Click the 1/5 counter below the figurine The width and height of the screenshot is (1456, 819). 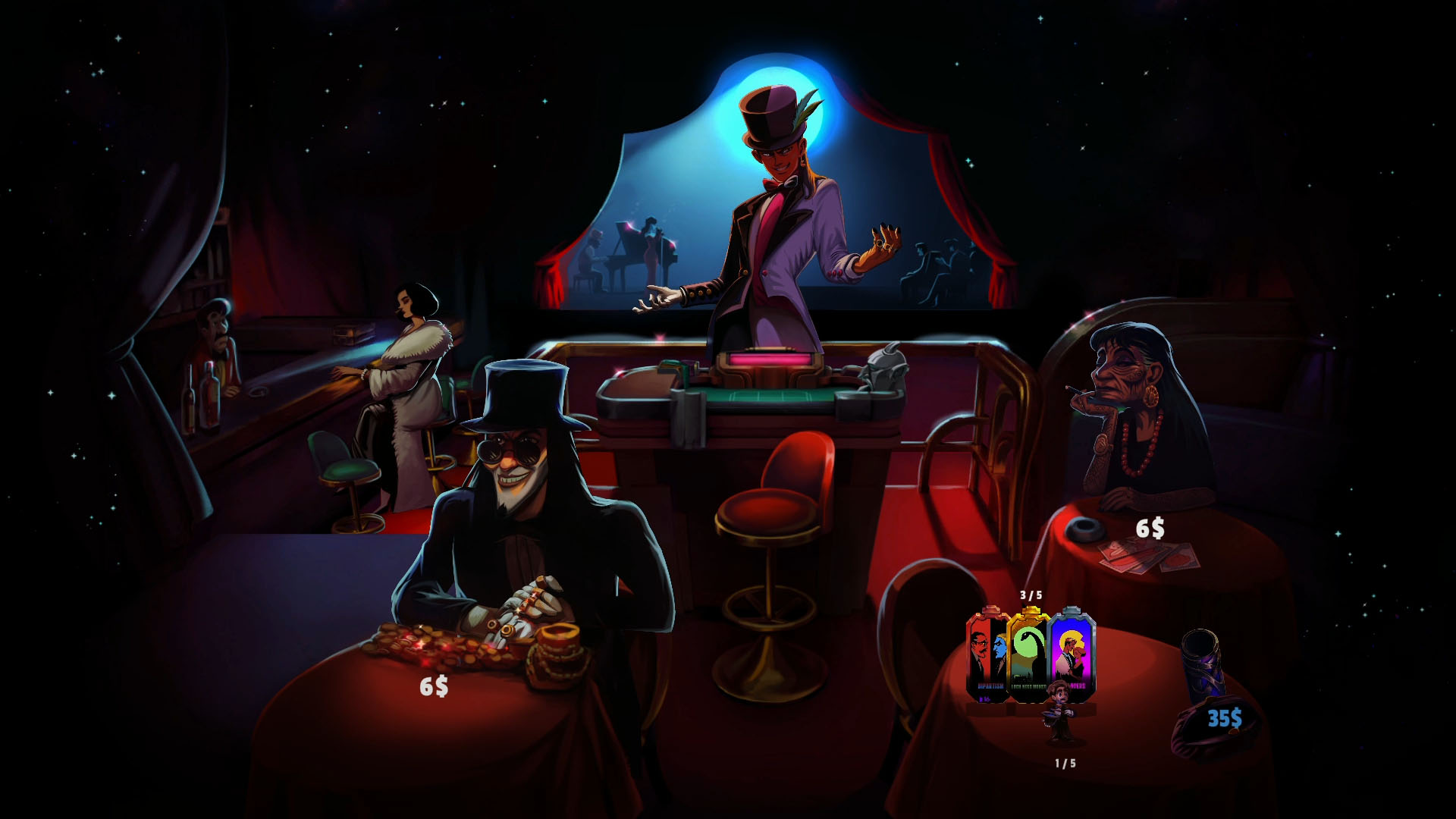tap(1065, 764)
